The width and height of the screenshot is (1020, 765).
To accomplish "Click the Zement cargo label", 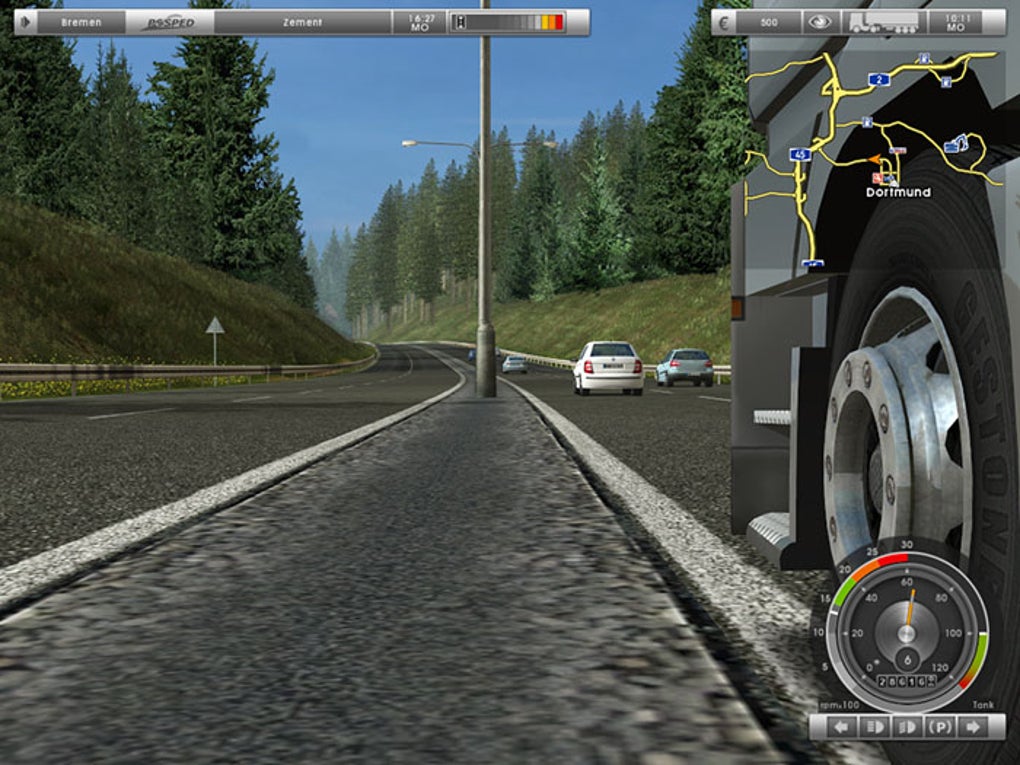I will pyautogui.click(x=300, y=22).
